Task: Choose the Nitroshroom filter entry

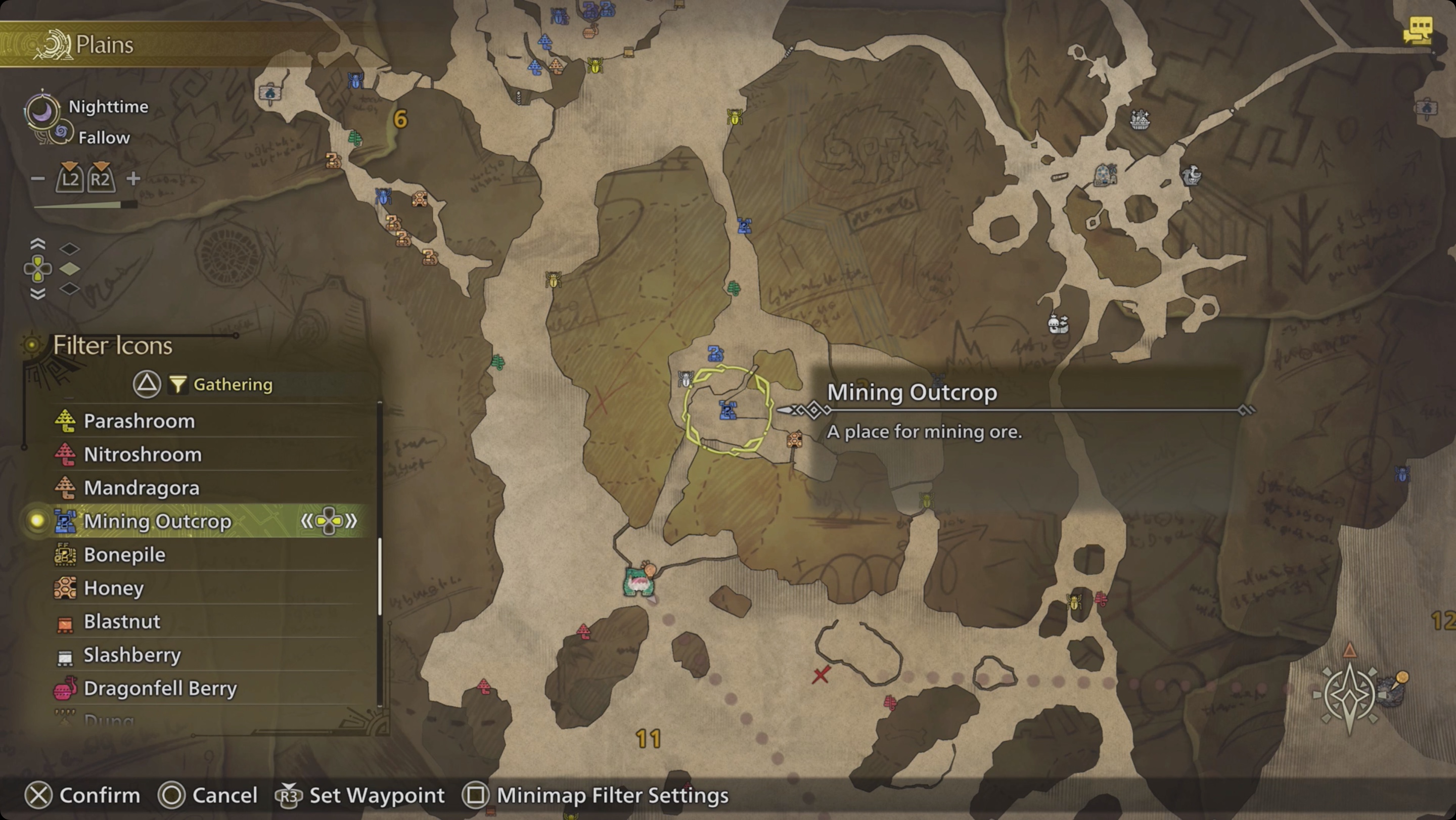Action: (x=143, y=454)
